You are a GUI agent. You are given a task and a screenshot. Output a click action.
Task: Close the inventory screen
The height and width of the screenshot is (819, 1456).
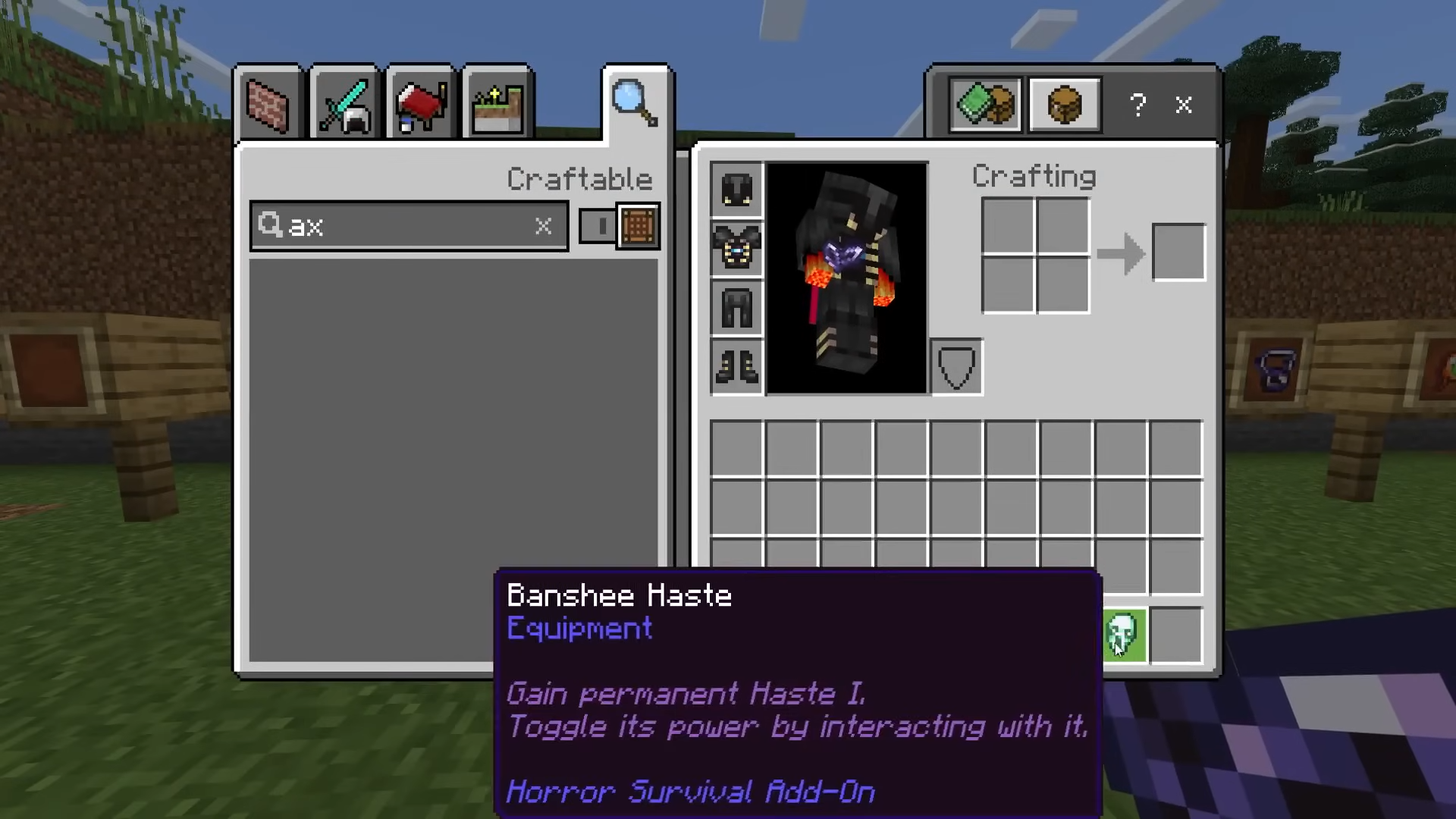pos(1184,105)
